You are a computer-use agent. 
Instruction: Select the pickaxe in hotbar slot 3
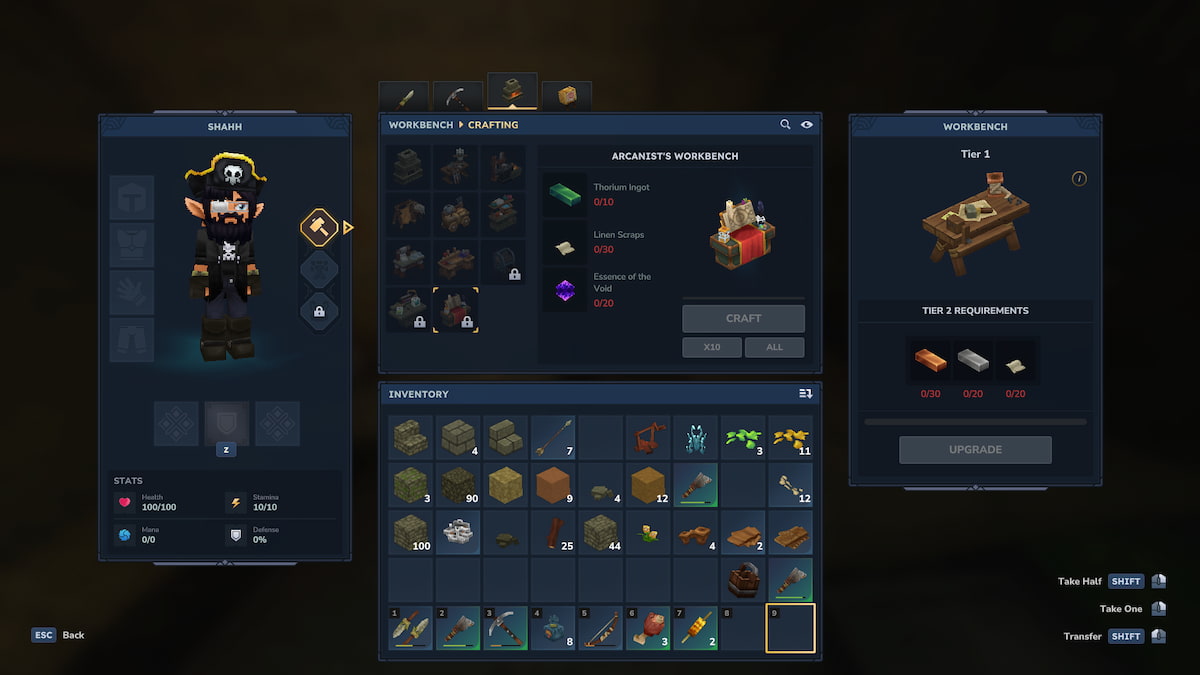(505, 628)
